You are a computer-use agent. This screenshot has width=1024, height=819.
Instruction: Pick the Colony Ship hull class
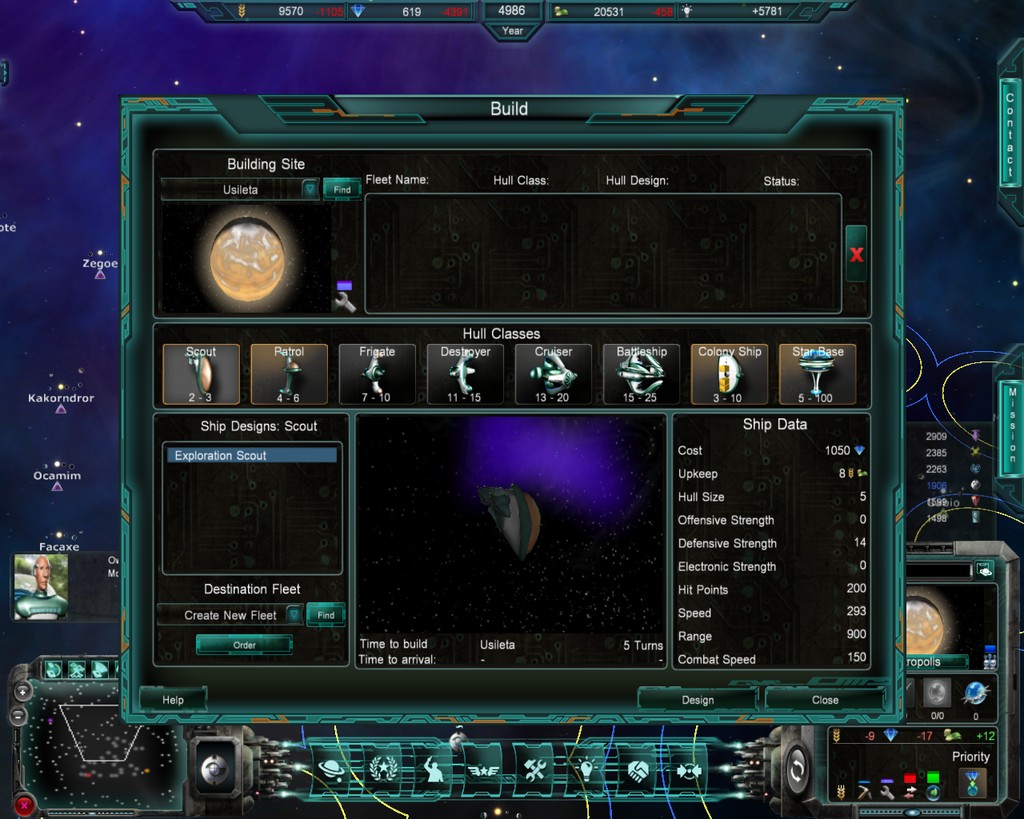pos(729,374)
